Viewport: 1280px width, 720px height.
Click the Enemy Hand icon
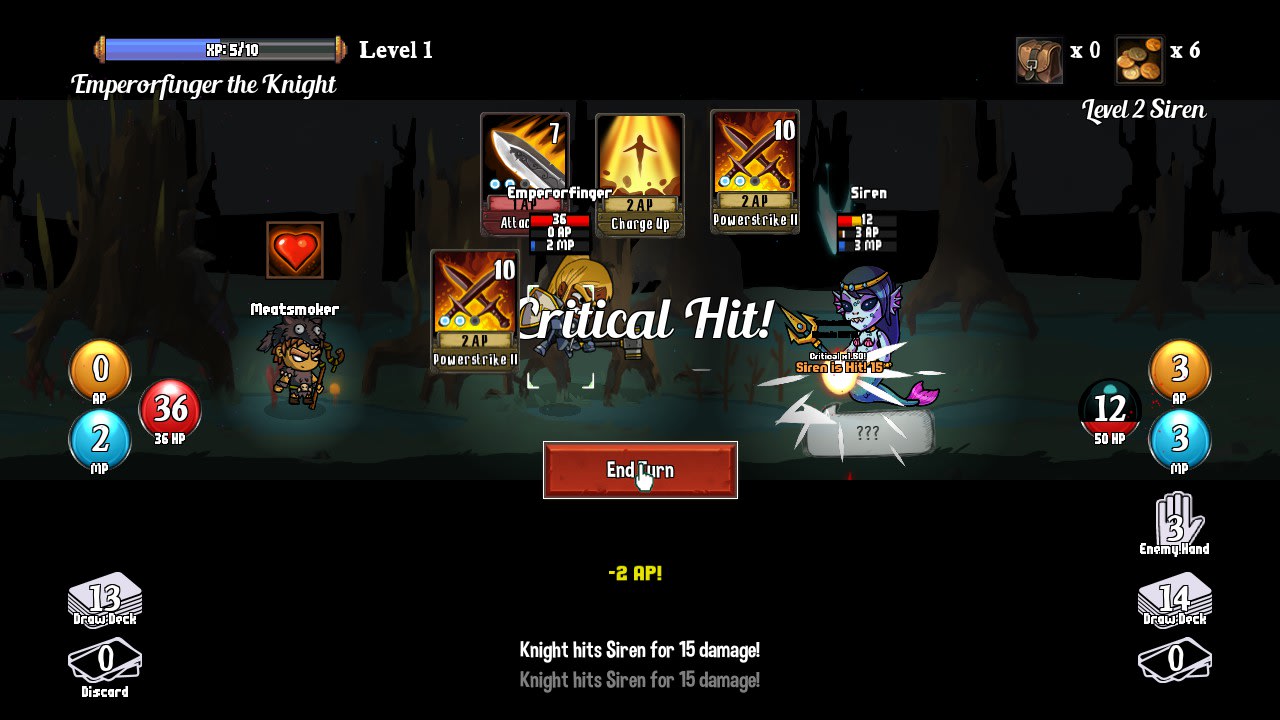(1175, 519)
